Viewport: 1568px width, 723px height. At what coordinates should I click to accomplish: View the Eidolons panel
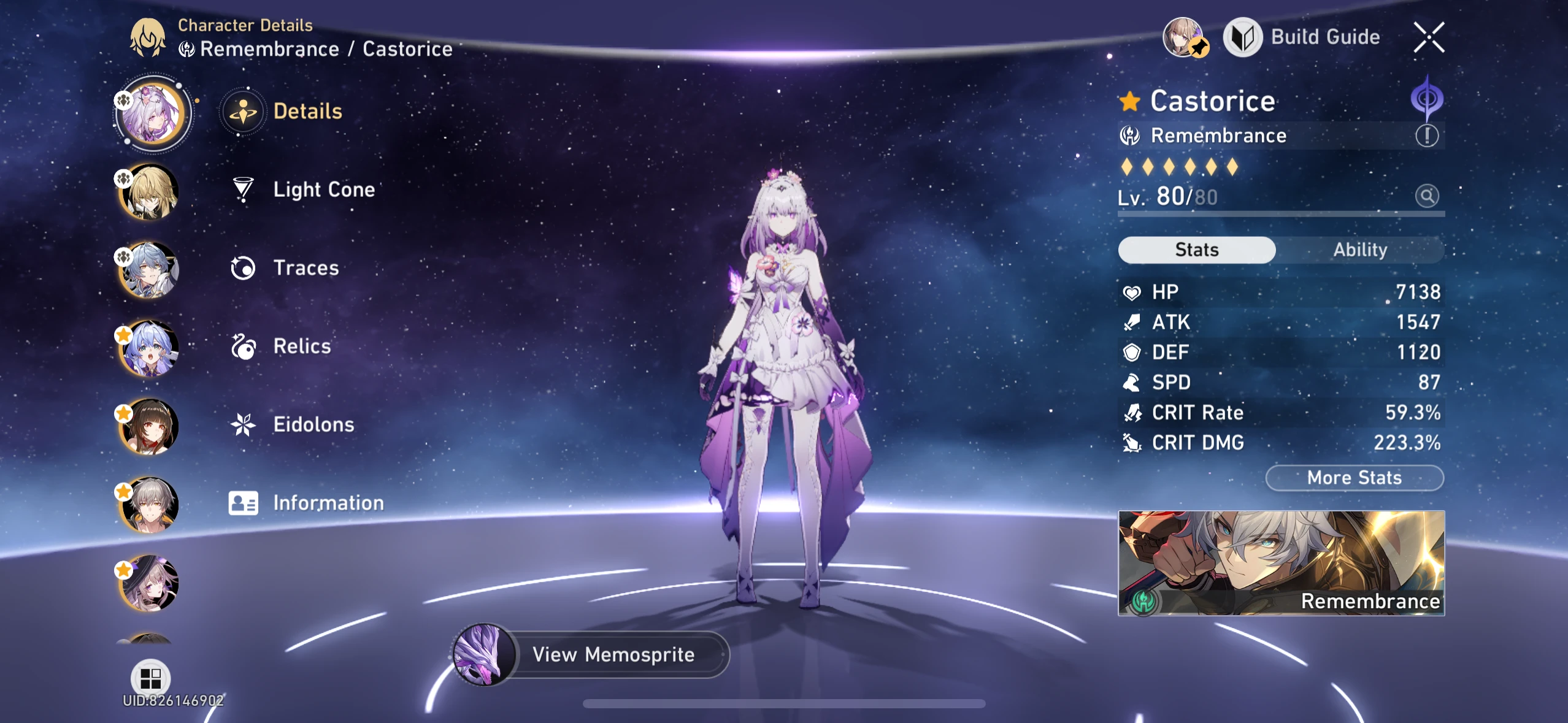click(313, 424)
